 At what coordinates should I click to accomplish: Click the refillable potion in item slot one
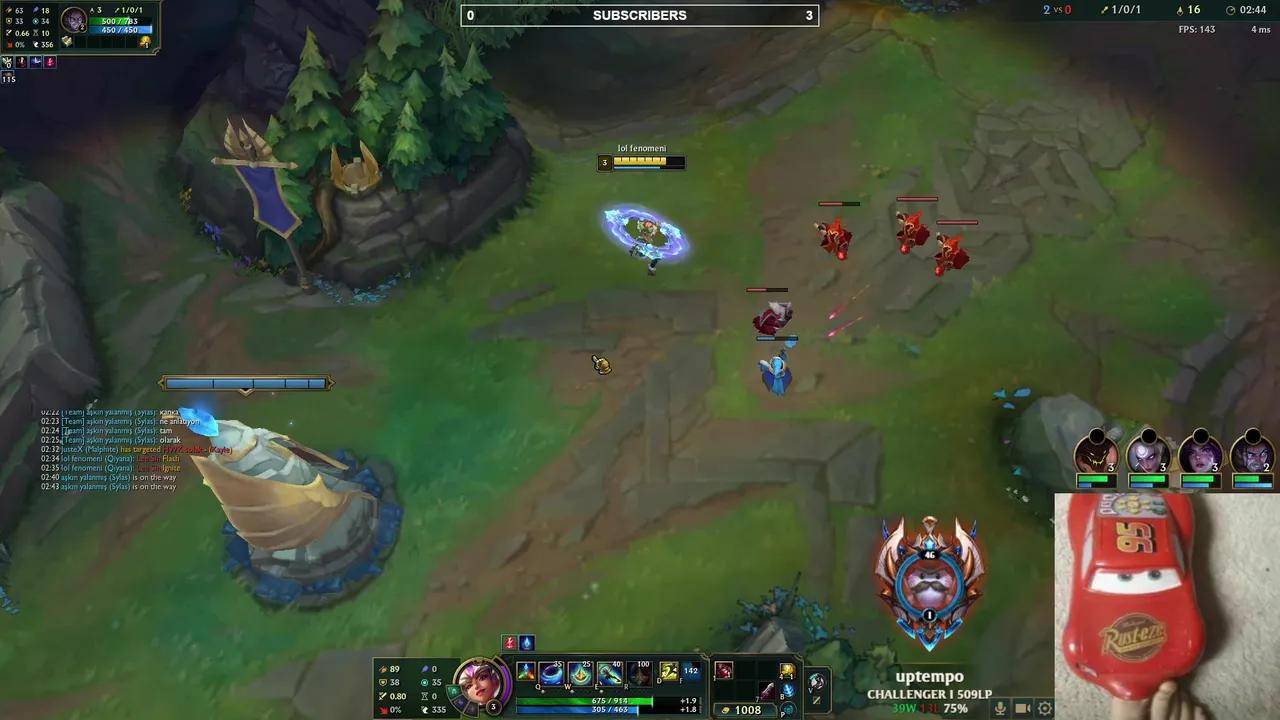point(724,668)
